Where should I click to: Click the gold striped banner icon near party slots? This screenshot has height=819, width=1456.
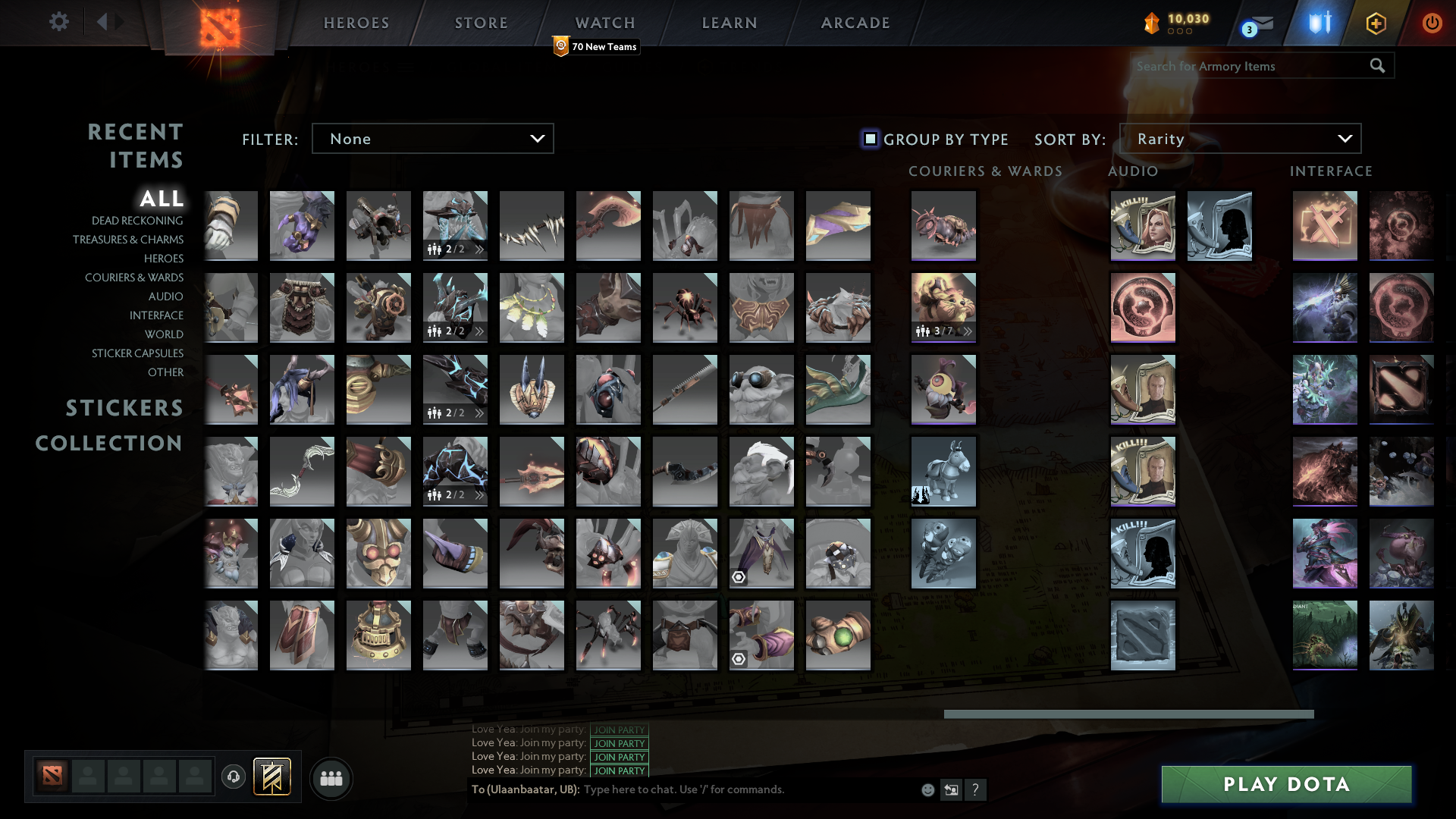click(273, 778)
